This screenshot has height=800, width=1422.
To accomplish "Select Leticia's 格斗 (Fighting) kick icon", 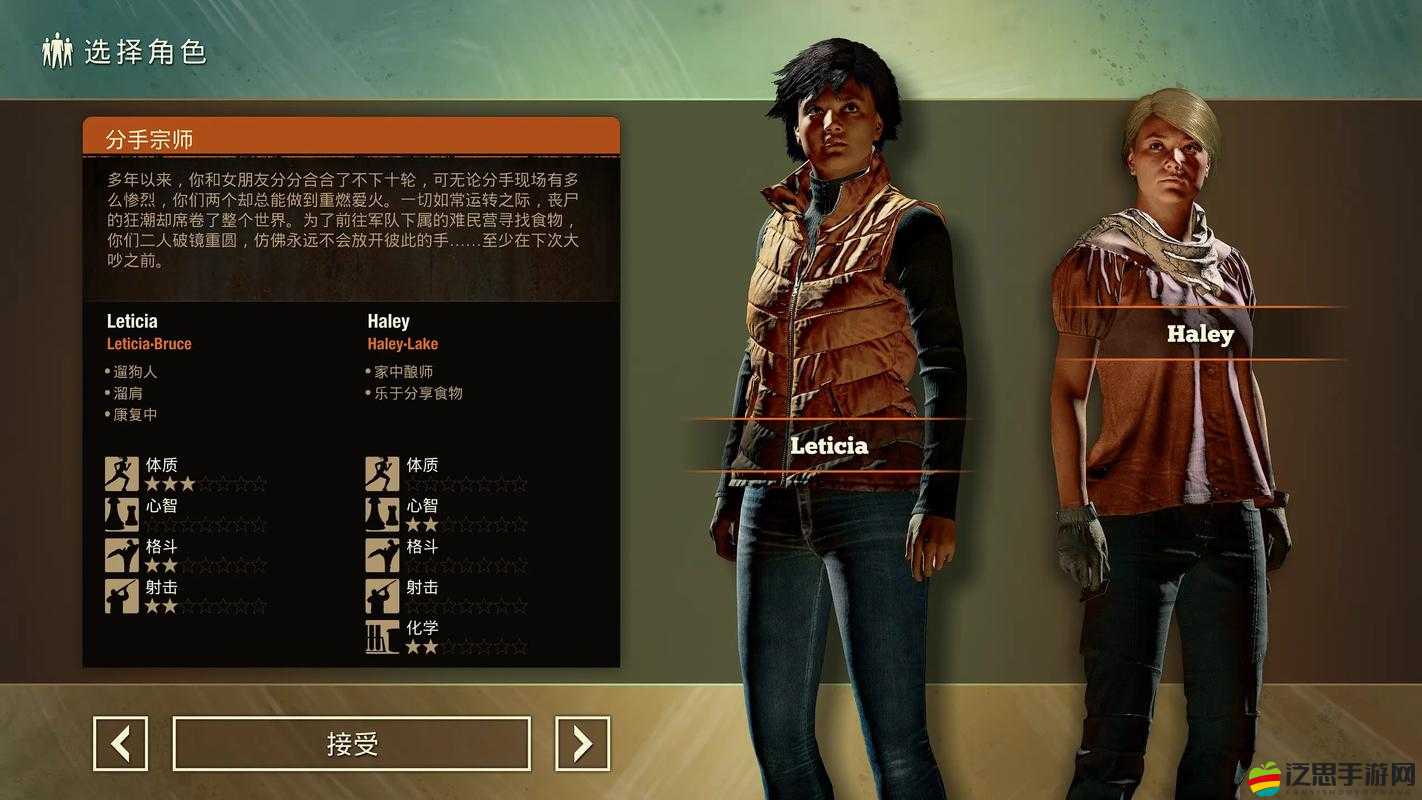I will (121, 555).
